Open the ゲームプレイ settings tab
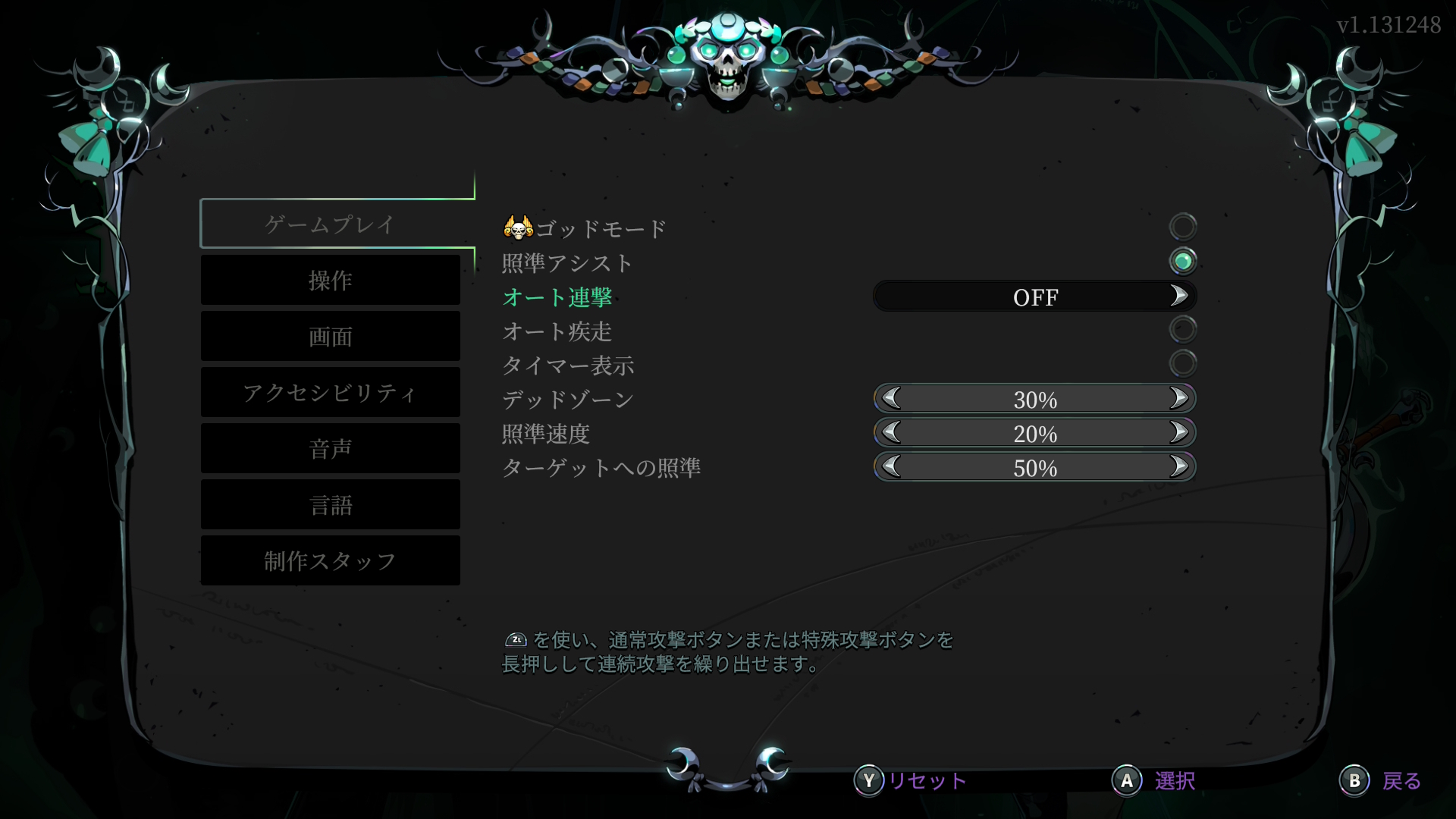The image size is (1456, 819). click(x=331, y=224)
